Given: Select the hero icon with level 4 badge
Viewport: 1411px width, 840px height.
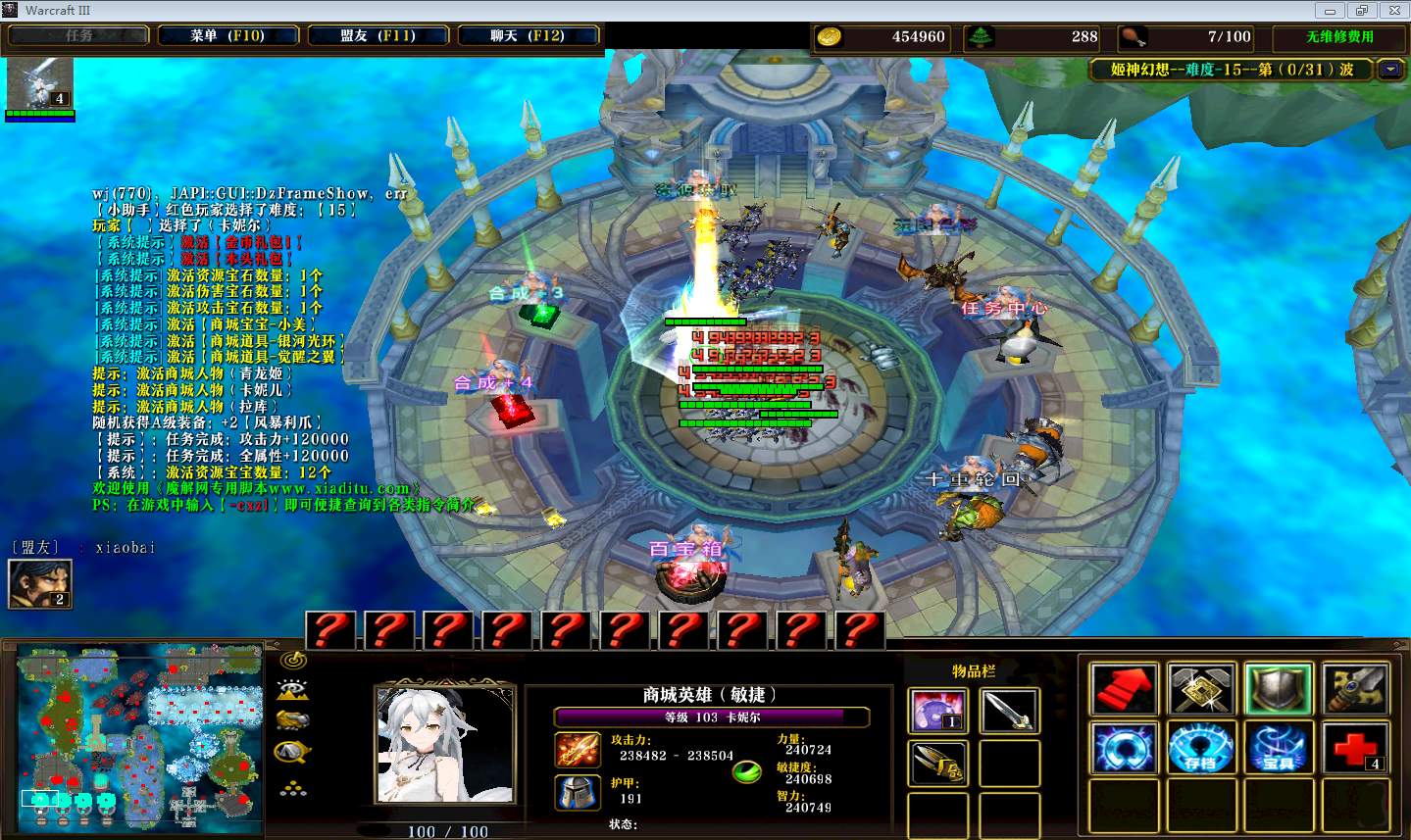Looking at the screenshot, I should tap(40, 82).
